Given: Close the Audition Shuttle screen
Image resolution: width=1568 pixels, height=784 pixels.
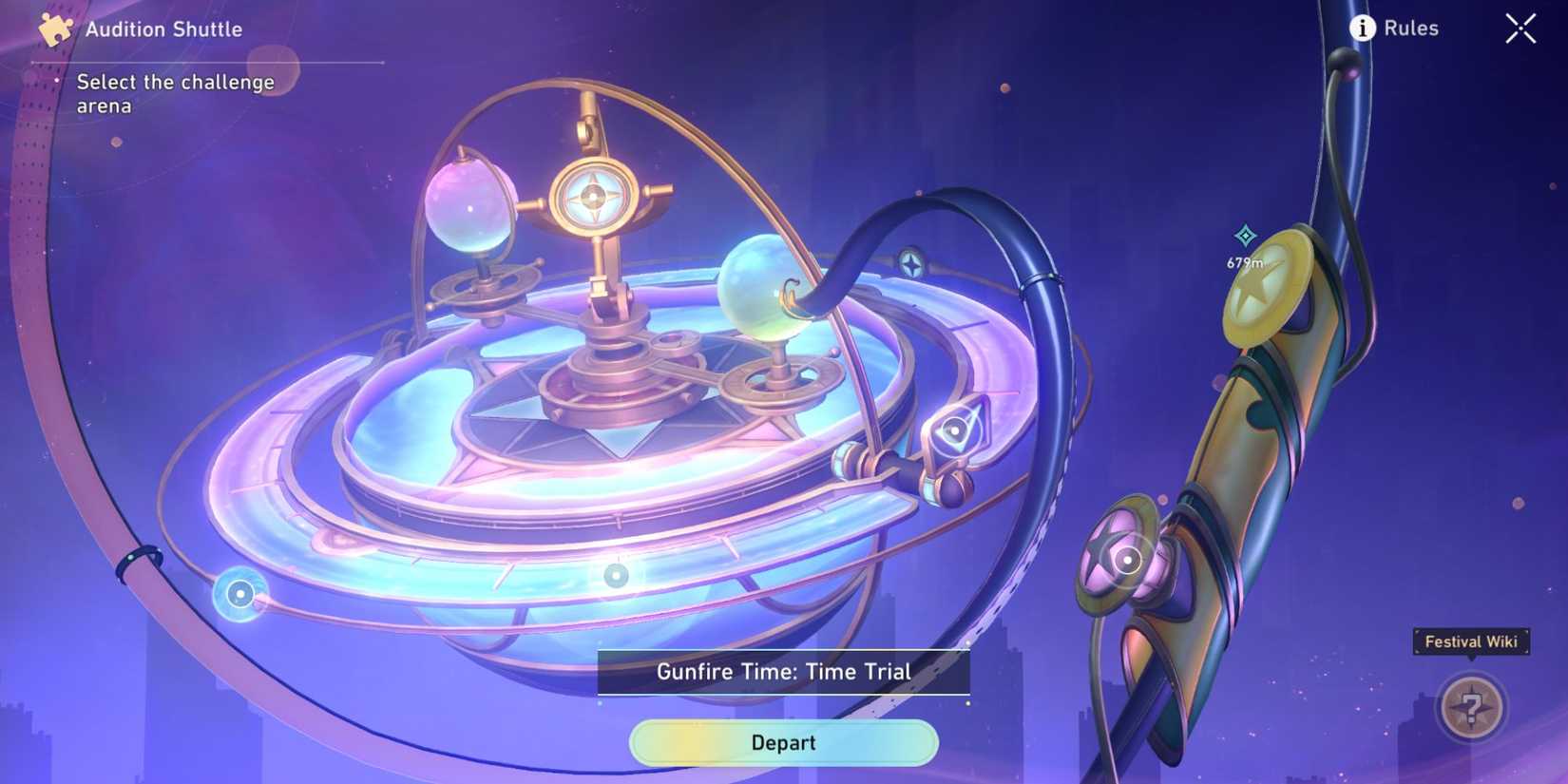Looking at the screenshot, I should [1520, 29].
